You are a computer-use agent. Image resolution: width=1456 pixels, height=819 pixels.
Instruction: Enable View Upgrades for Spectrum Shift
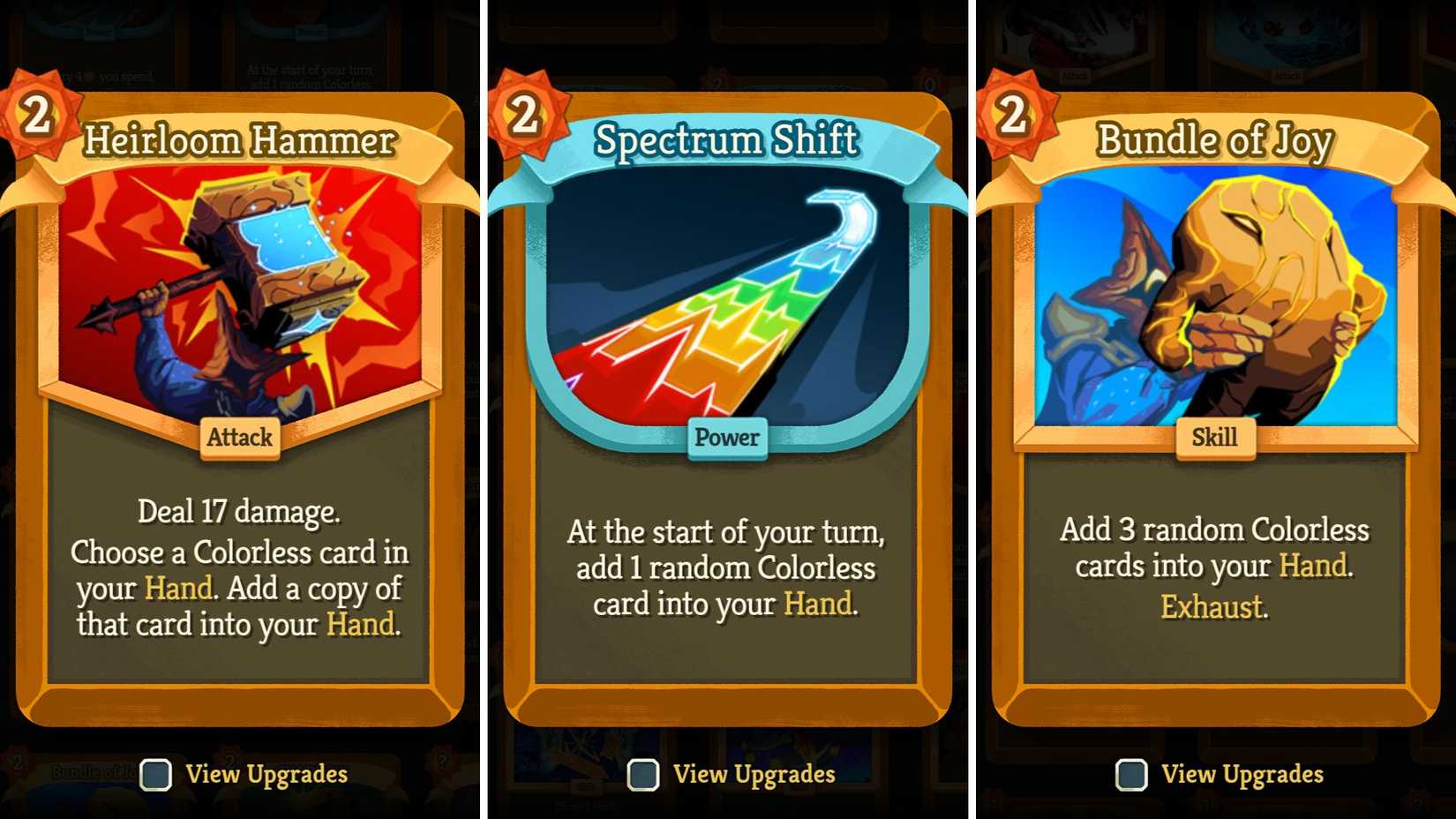point(643,775)
